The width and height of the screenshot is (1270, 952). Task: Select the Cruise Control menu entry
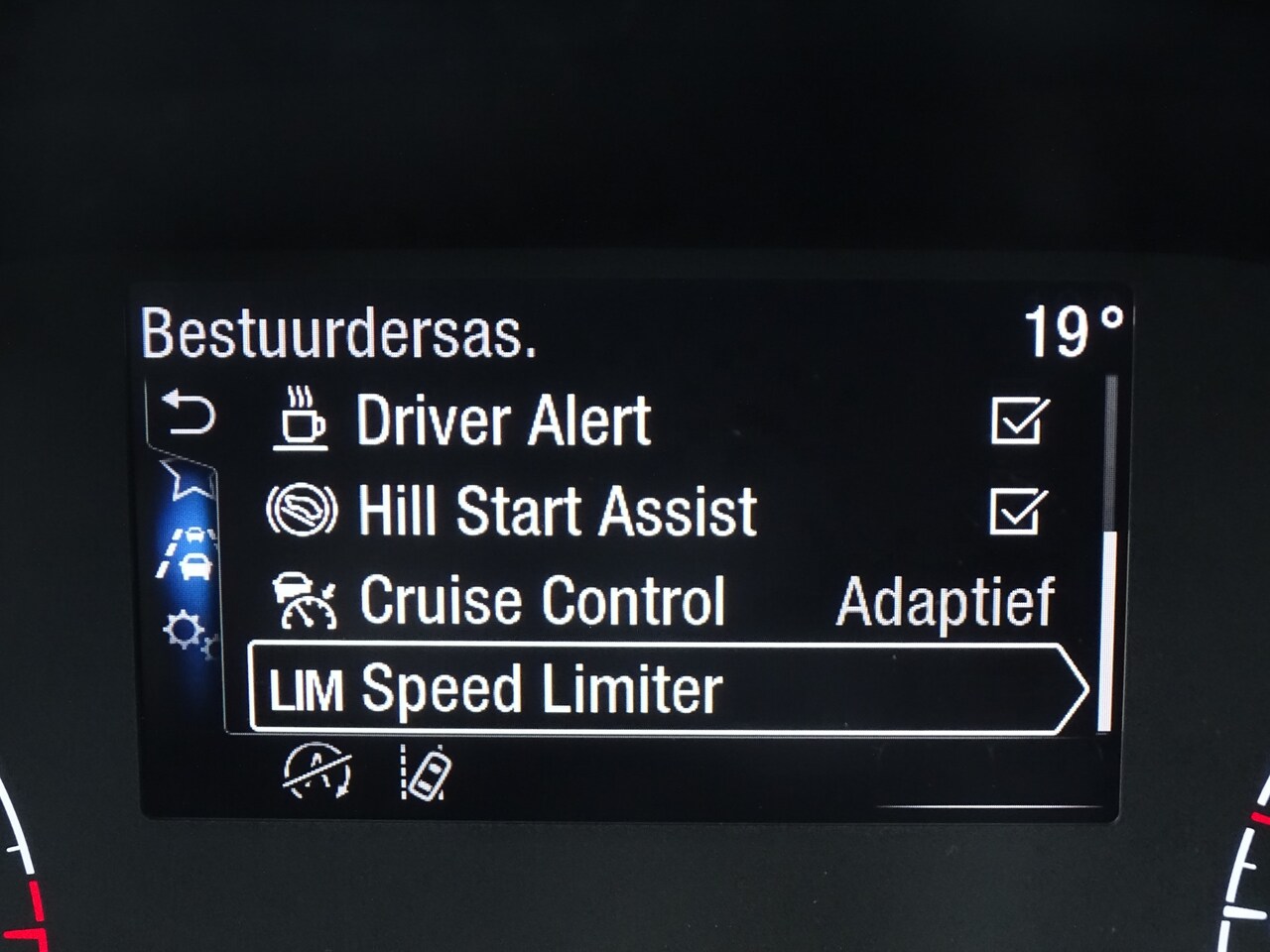coord(542,601)
